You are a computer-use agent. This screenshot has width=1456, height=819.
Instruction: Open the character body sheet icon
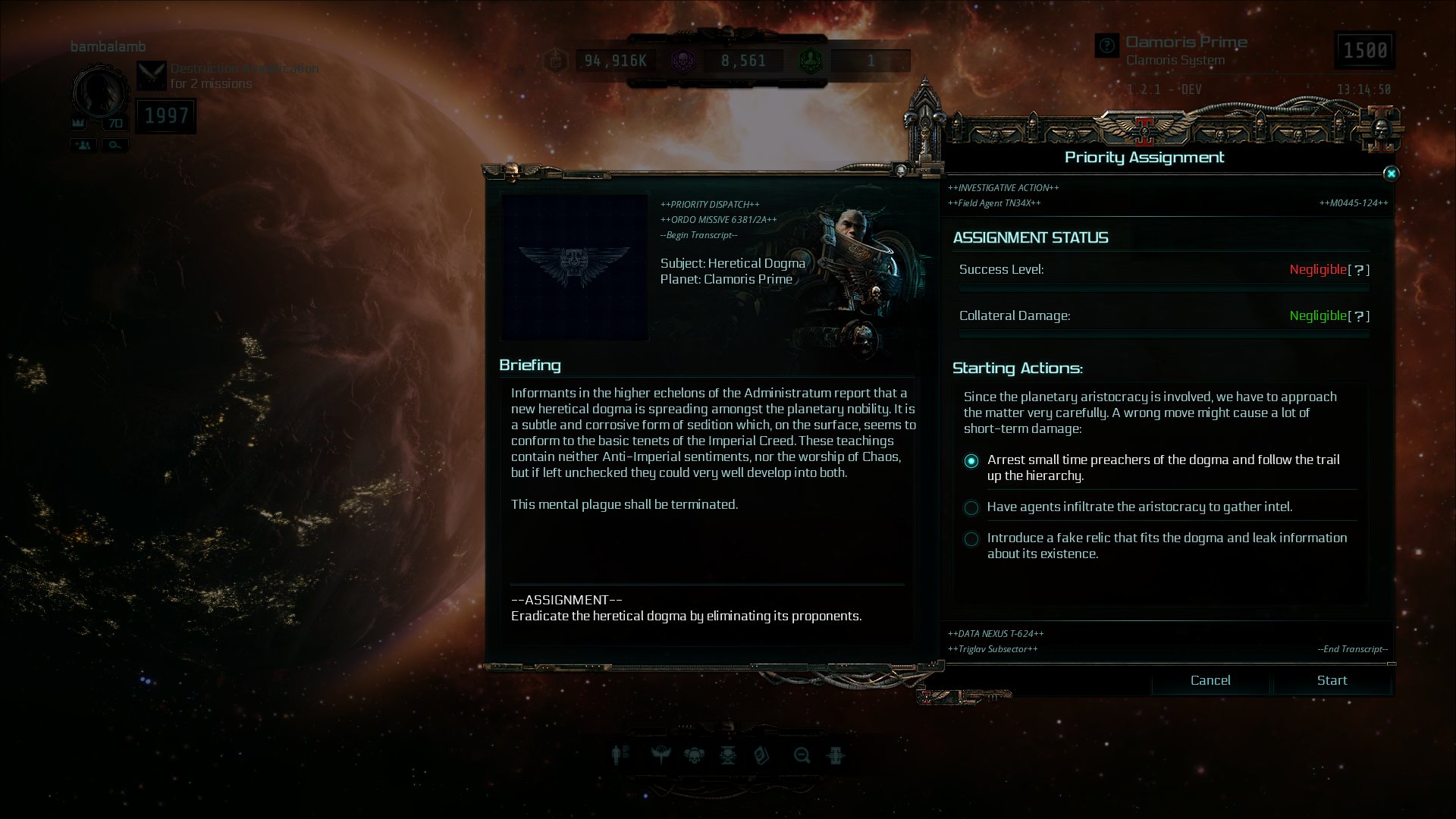pos(619,755)
